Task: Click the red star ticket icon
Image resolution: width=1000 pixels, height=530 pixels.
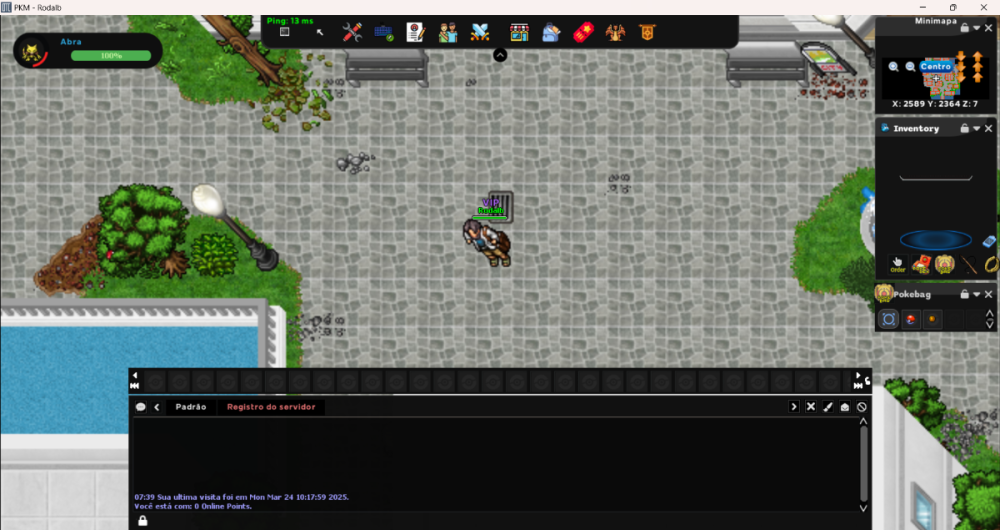Action: click(583, 32)
